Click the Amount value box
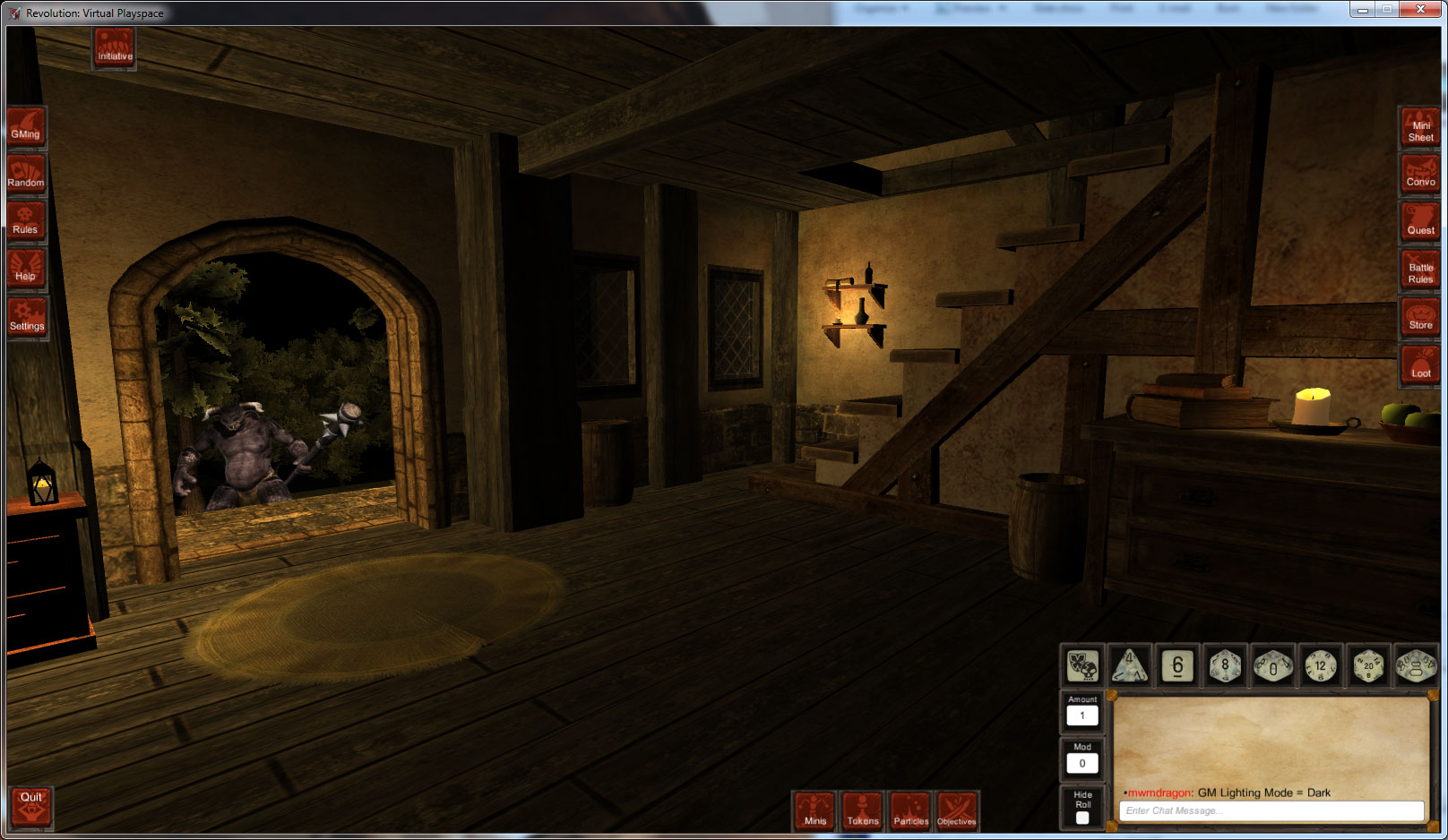Viewport: 1448px width, 840px height. coord(1082,716)
